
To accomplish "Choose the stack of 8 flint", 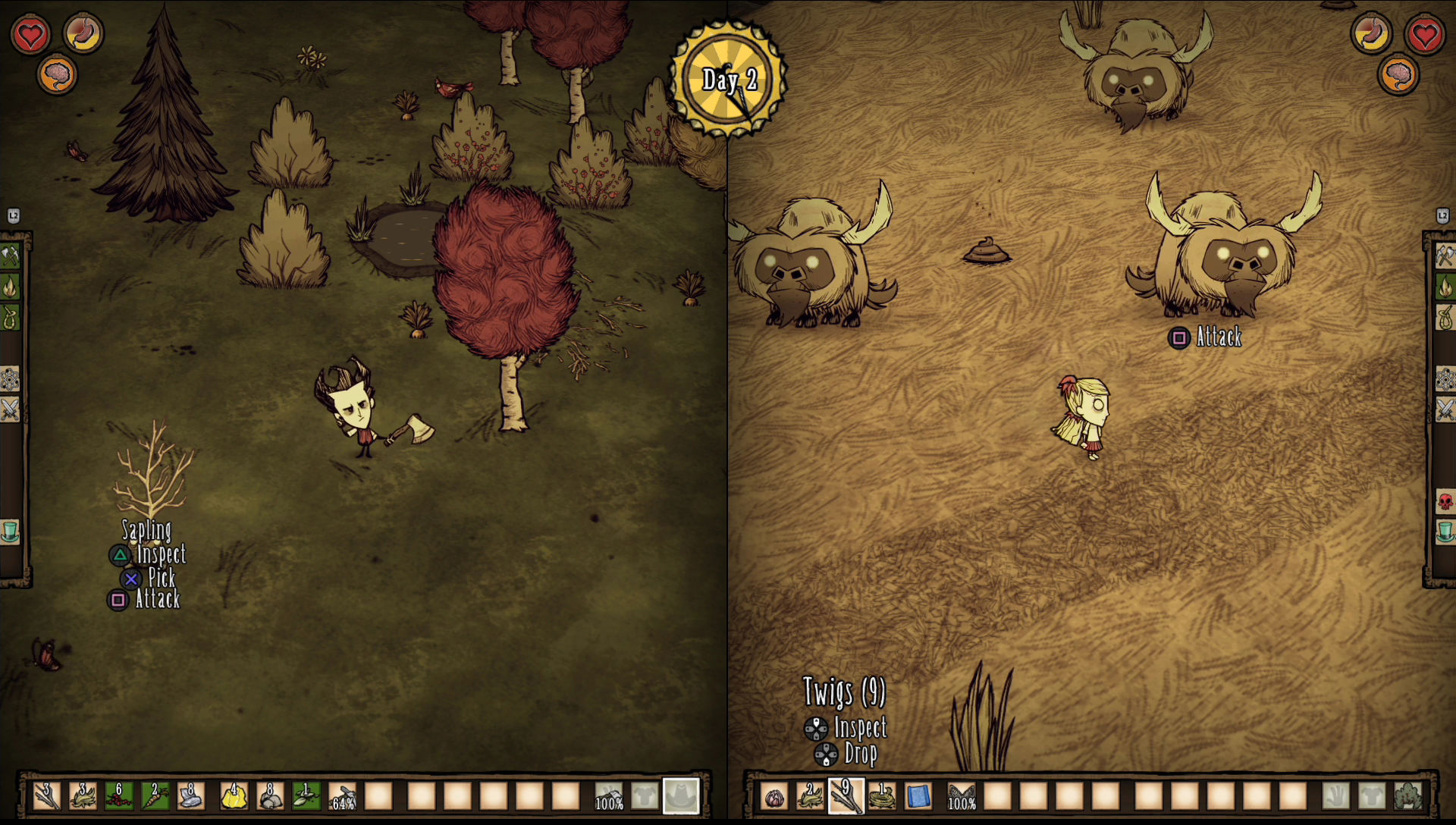I will point(191,796).
